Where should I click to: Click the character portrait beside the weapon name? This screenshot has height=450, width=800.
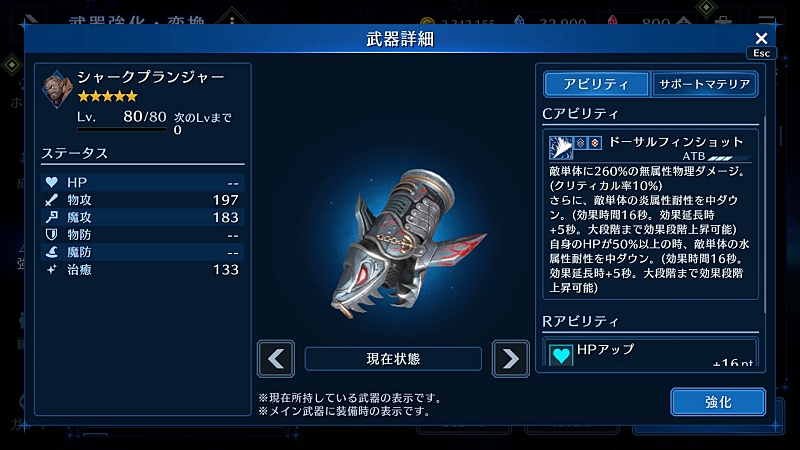pyautogui.click(x=58, y=87)
